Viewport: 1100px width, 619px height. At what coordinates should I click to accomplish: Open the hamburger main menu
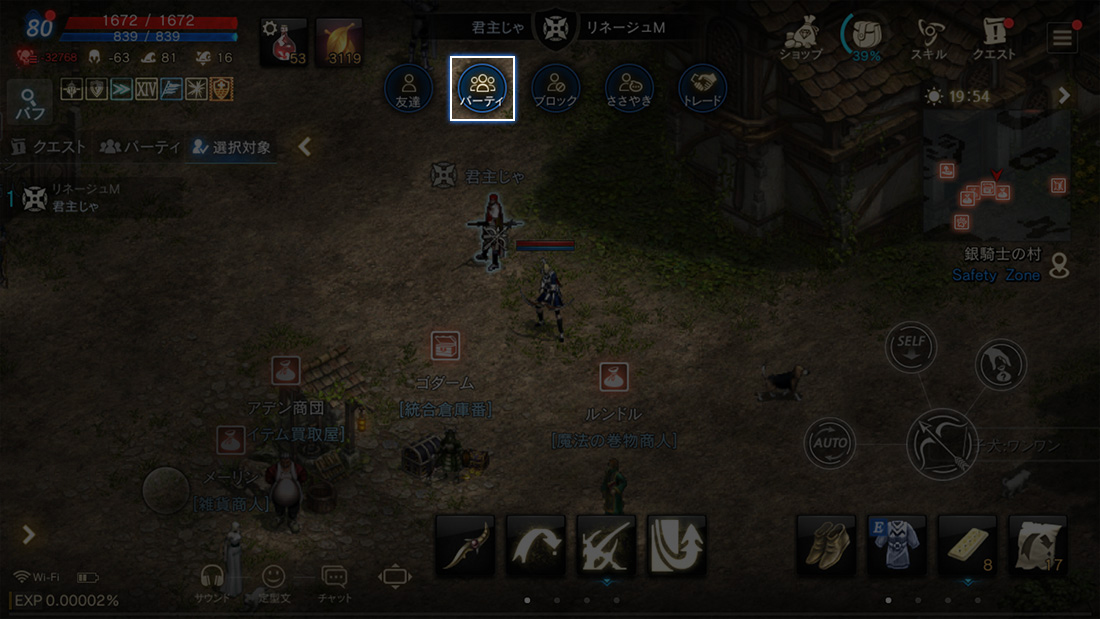click(1062, 38)
